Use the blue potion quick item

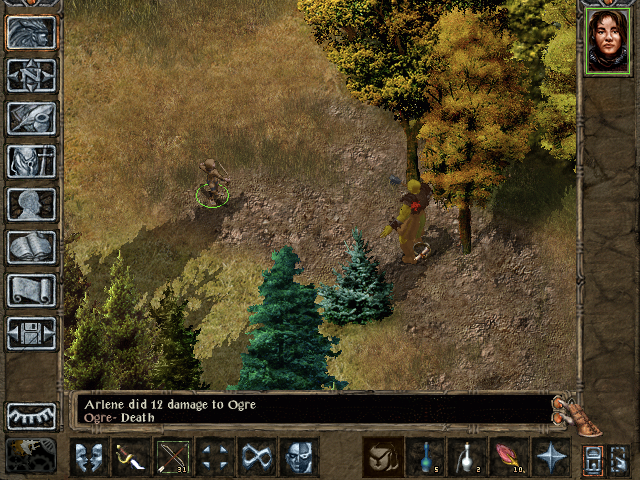[425, 457]
